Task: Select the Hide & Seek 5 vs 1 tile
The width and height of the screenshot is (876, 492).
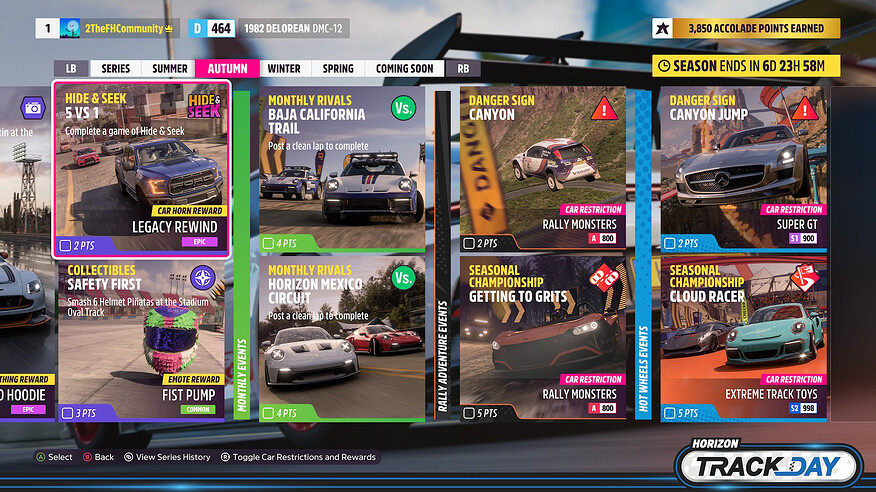Action: pyautogui.click(x=143, y=169)
